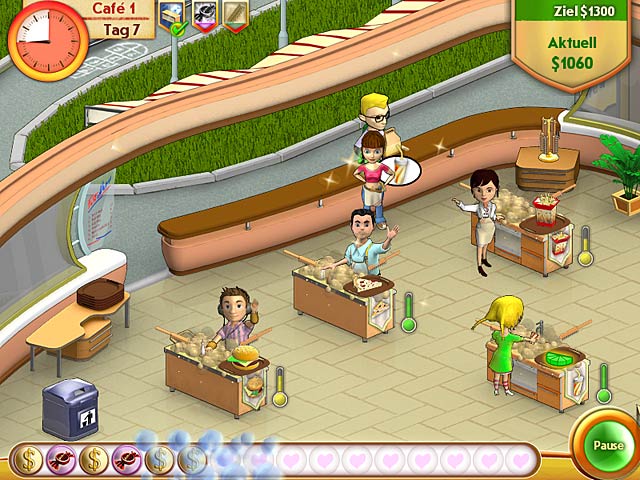Select the customer's order bubble
Viewport: 640px width, 480px height.
click(x=402, y=170)
